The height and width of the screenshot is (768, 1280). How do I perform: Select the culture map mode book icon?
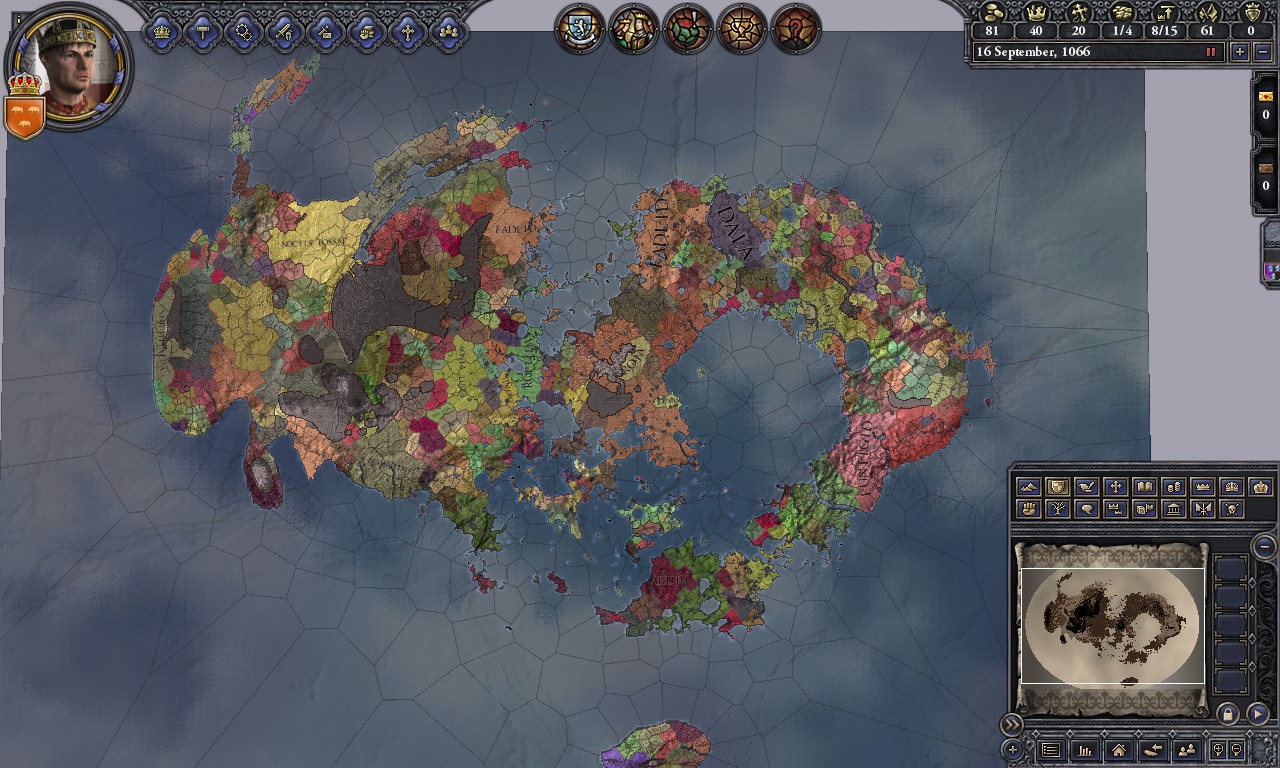click(x=1144, y=486)
